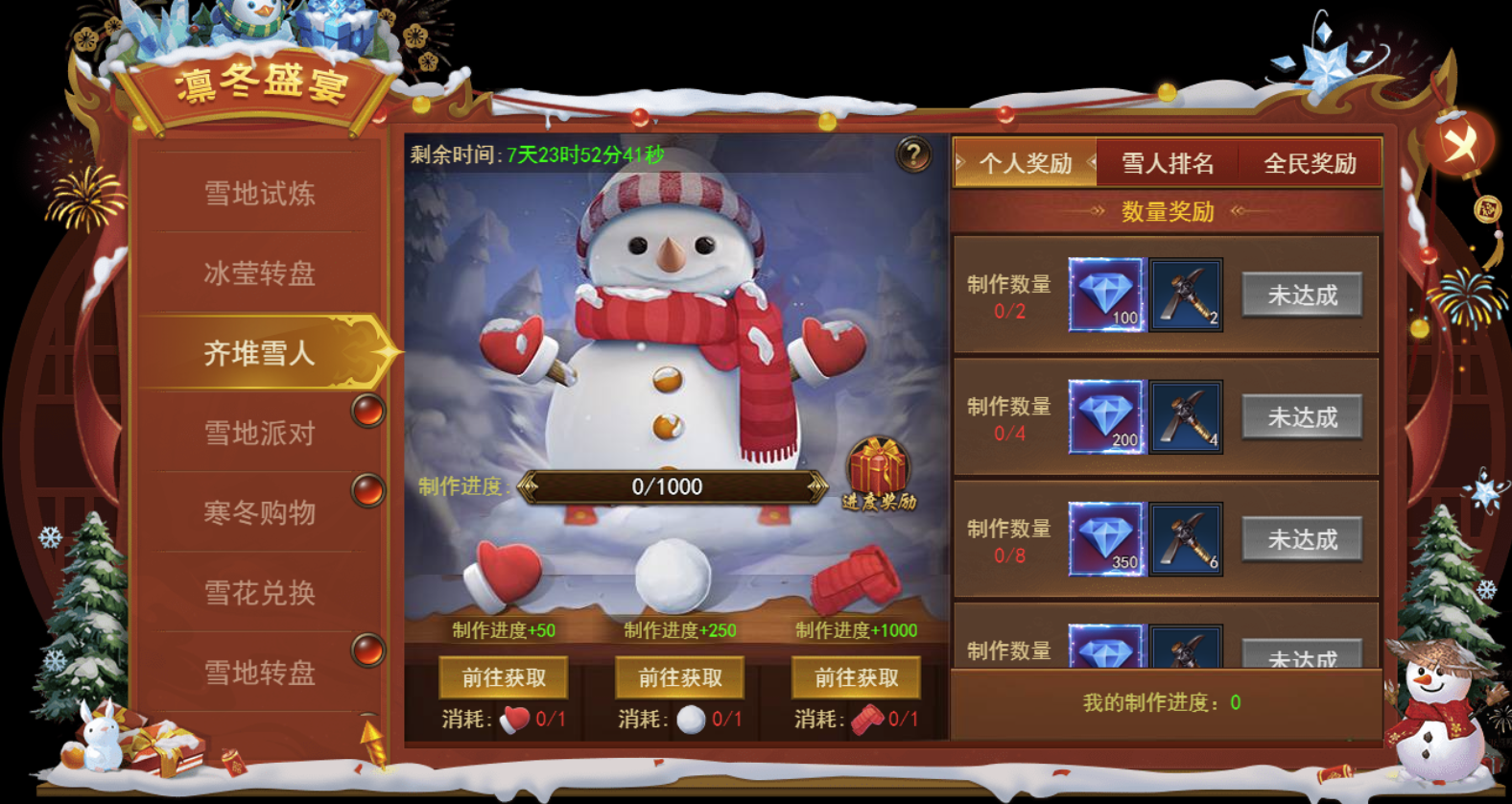Image resolution: width=1512 pixels, height=804 pixels.
Task: Select the 冰莹转盘 menu entry
Action: (x=259, y=273)
